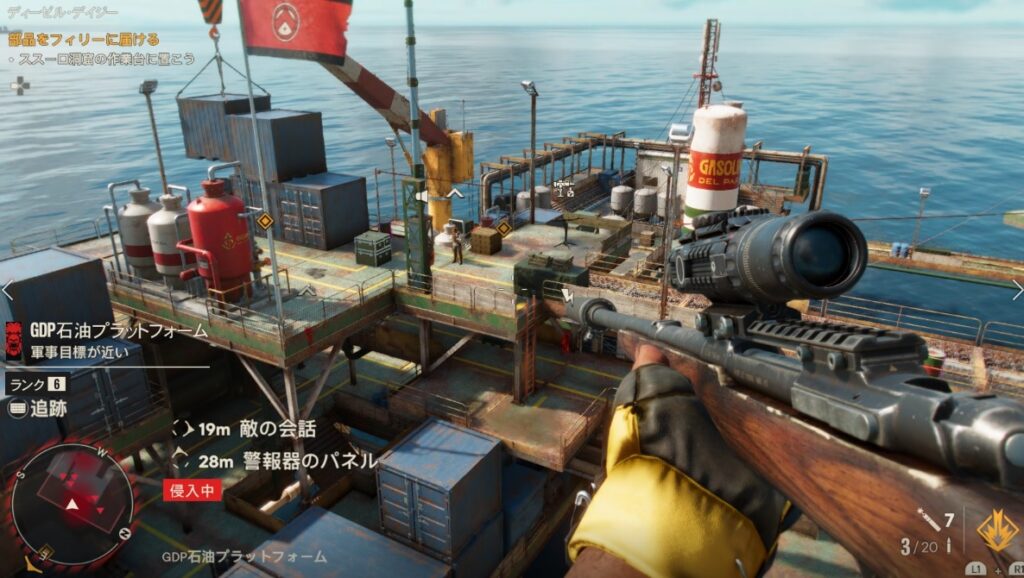Click the red 侵入中 status badge
Image resolution: width=1024 pixels, height=578 pixels.
pyautogui.click(x=192, y=490)
